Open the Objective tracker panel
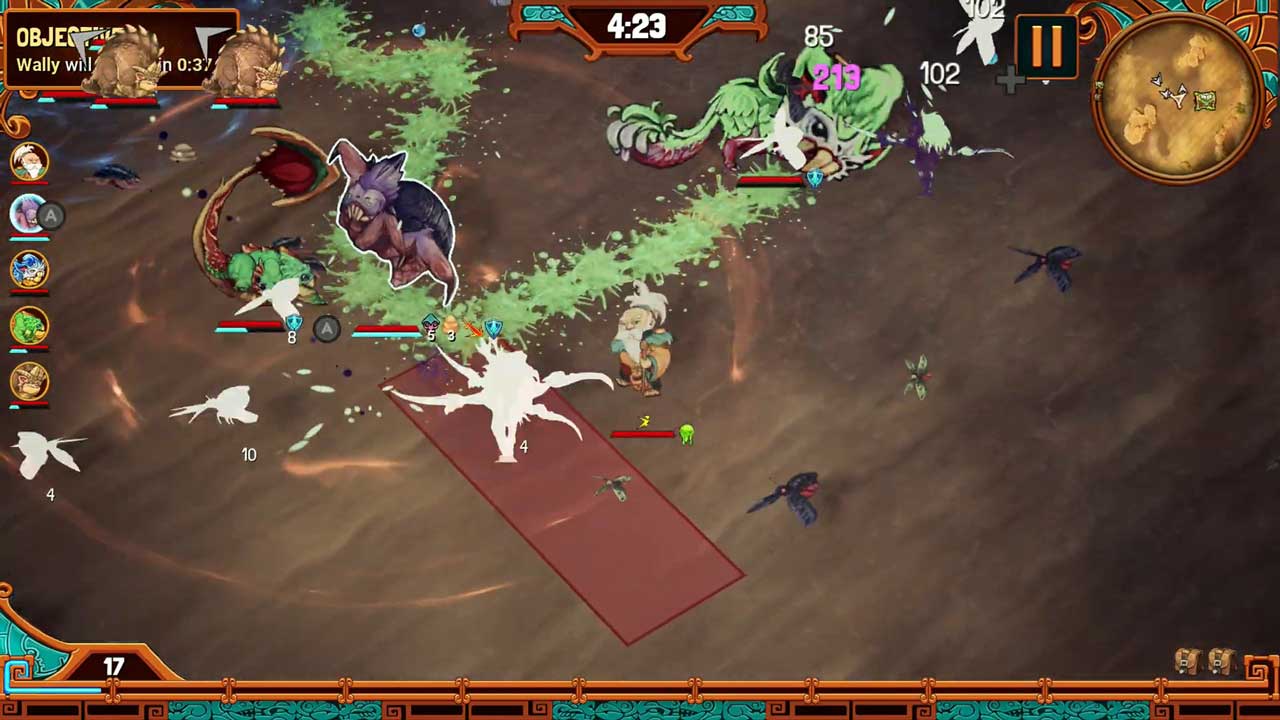Image resolution: width=1280 pixels, height=720 pixels. 120,48
